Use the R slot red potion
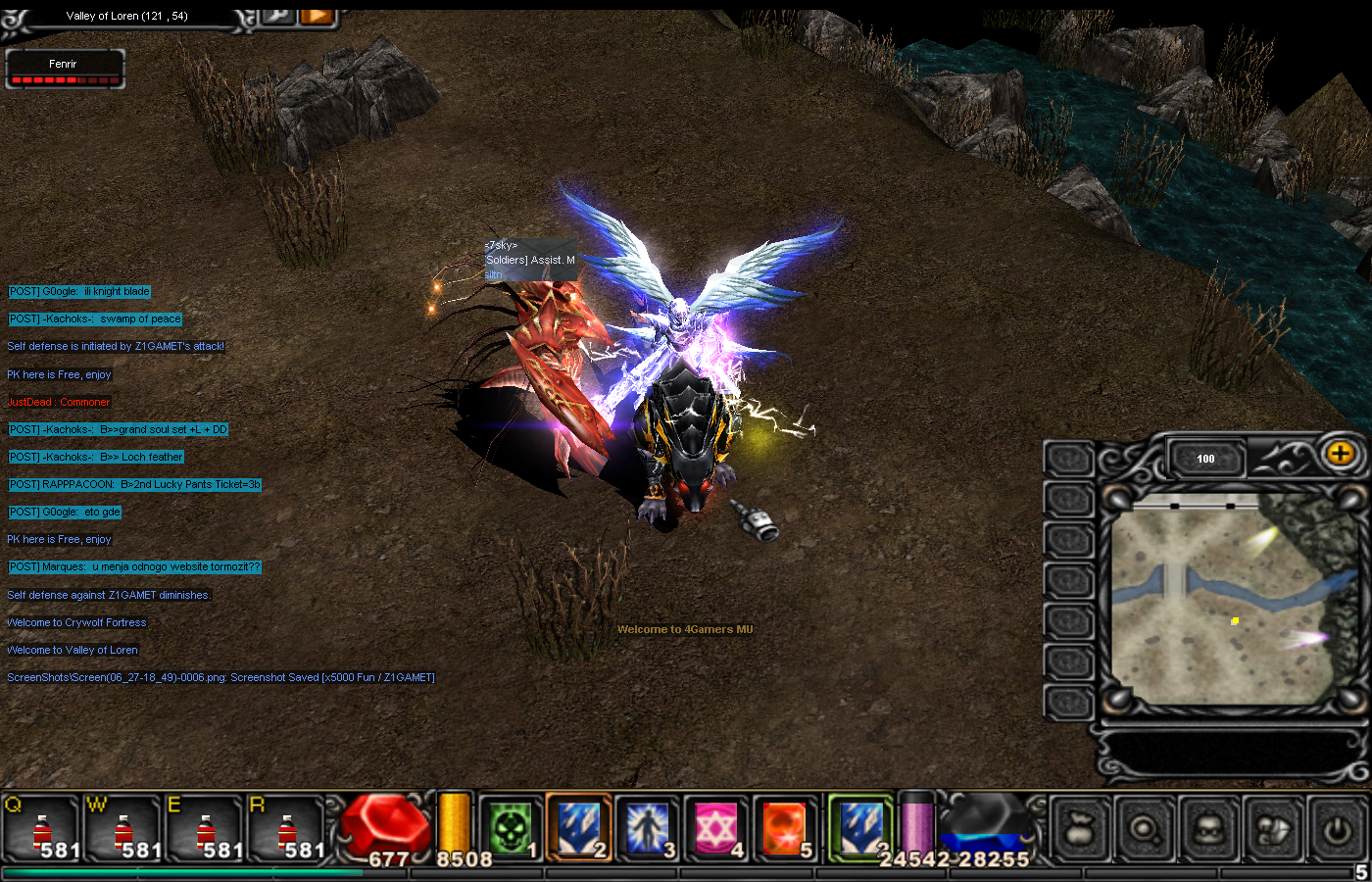The image size is (1372, 882). 286,829
